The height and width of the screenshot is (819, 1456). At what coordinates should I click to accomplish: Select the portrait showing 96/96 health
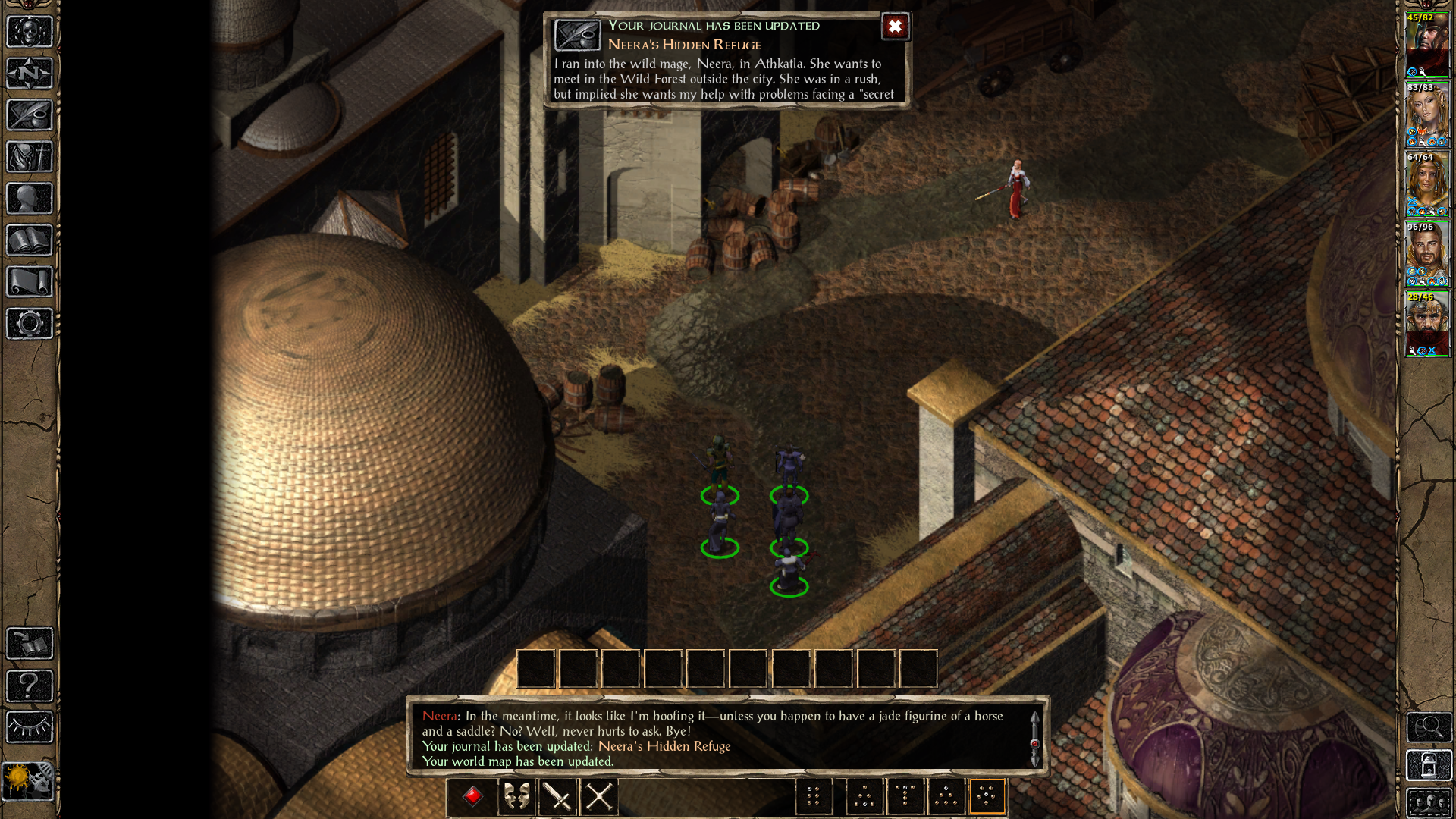point(1427,254)
